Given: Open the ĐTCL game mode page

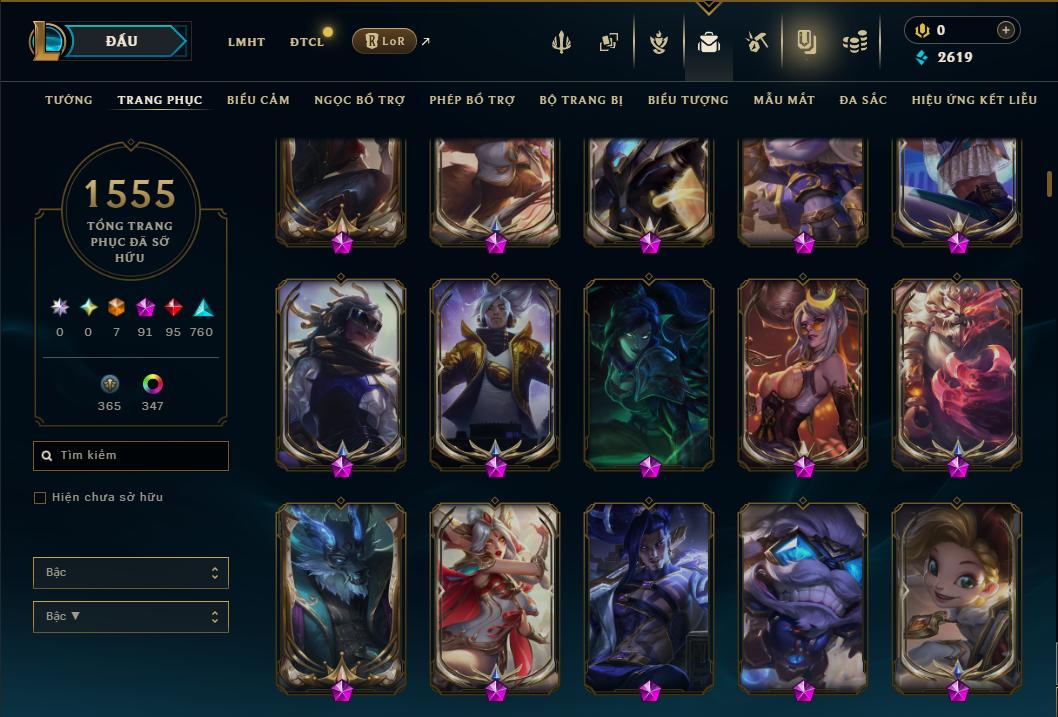Looking at the screenshot, I should point(307,42).
